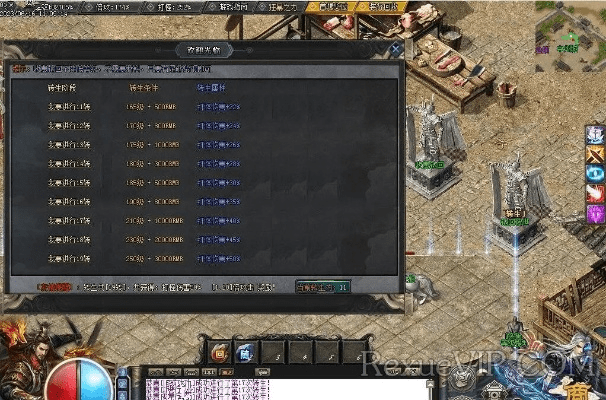Select the red swirl skill in hotbar
This screenshot has width=606, height=400.
click(x=218, y=351)
